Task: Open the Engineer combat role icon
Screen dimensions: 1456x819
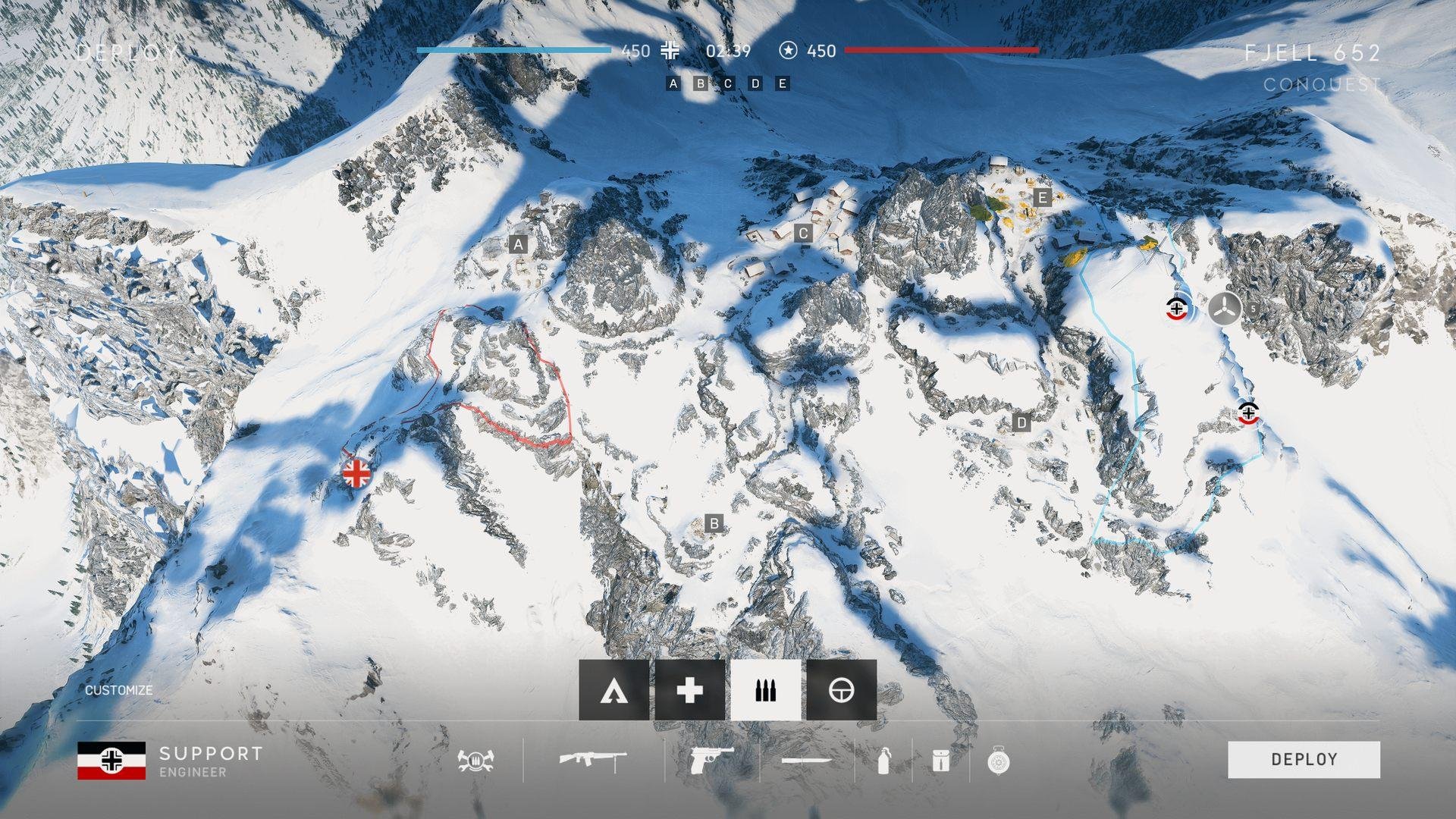Action: pos(475,760)
